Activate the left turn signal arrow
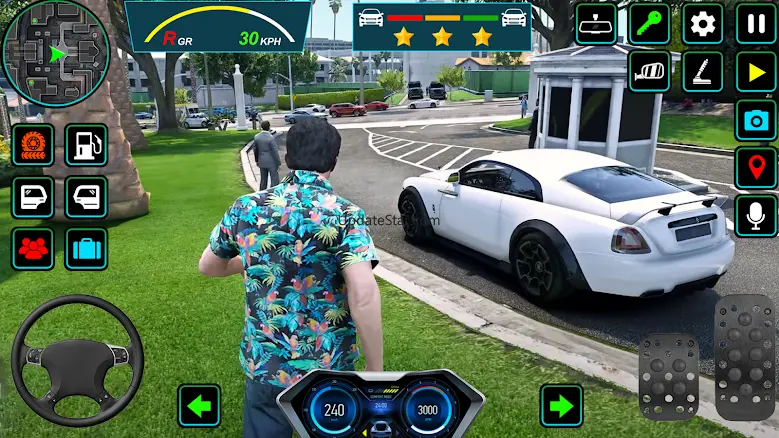This screenshot has height=438, width=779. click(x=199, y=406)
